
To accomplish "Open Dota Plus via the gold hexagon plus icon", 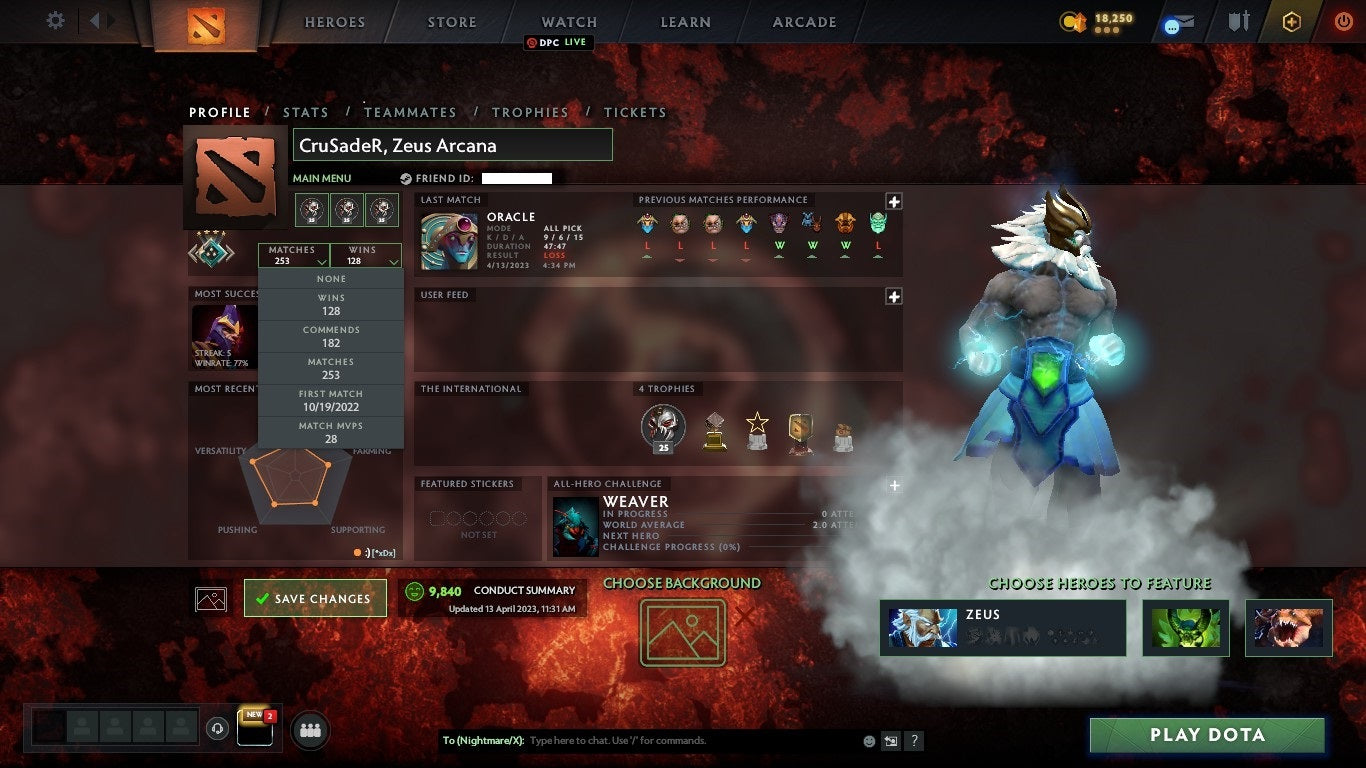I will (1291, 21).
